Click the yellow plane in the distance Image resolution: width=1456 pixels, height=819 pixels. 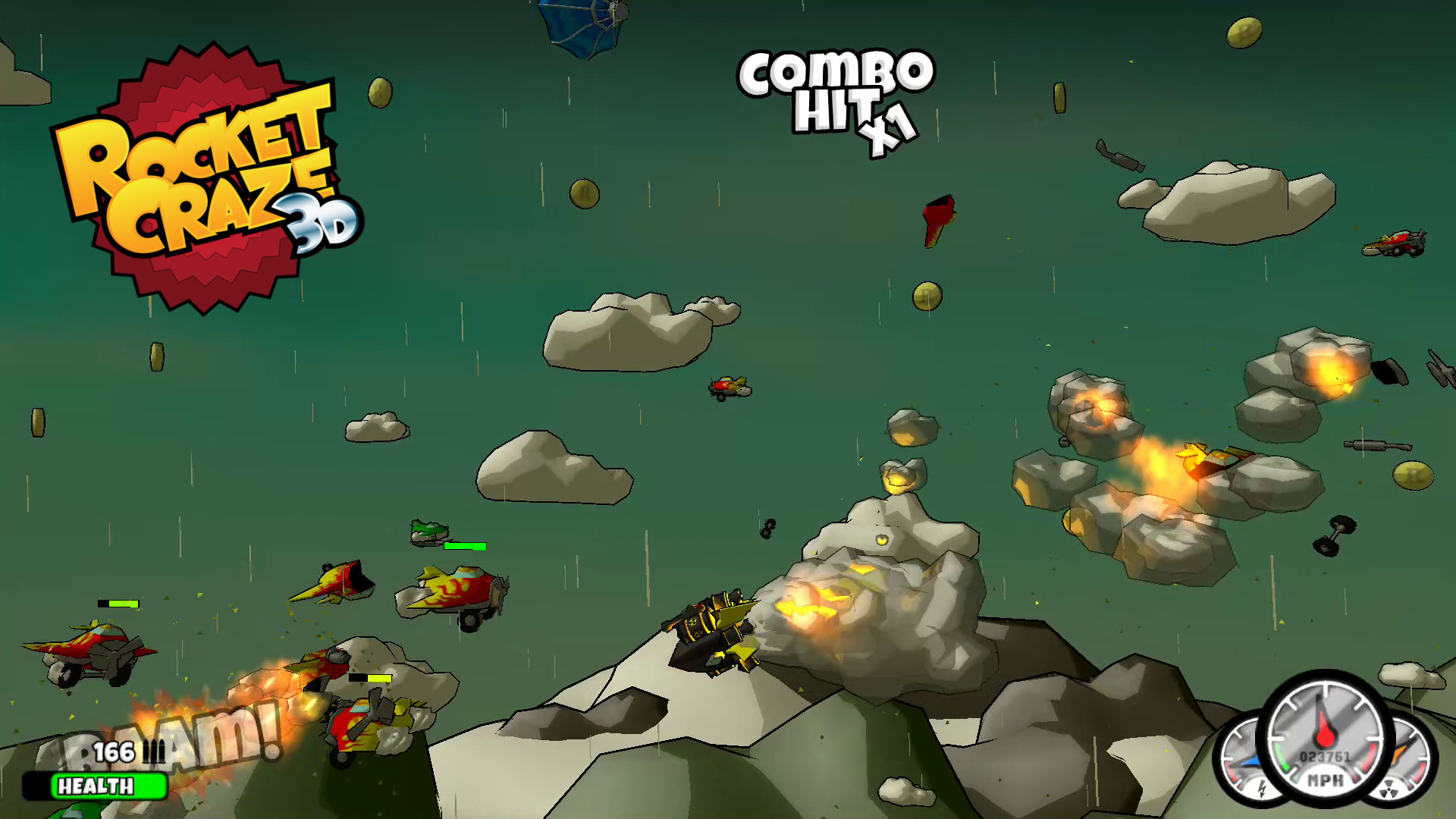point(728,388)
